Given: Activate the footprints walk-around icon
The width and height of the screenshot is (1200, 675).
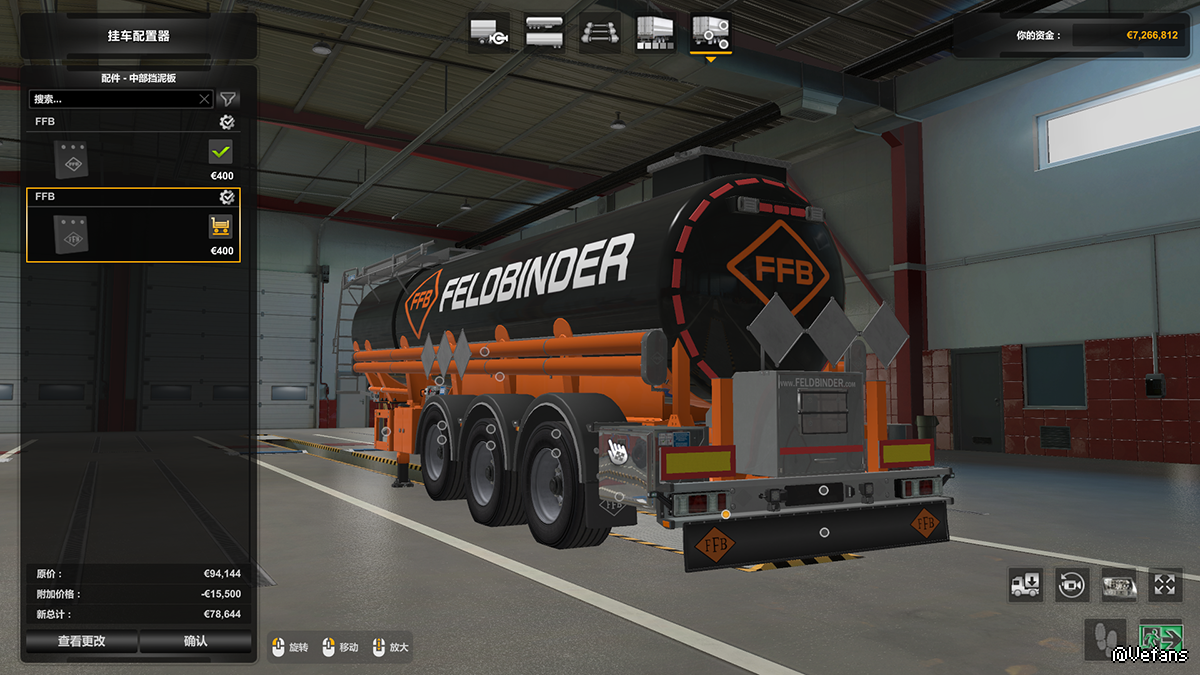Looking at the screenshot, I should click(1105, 637).
